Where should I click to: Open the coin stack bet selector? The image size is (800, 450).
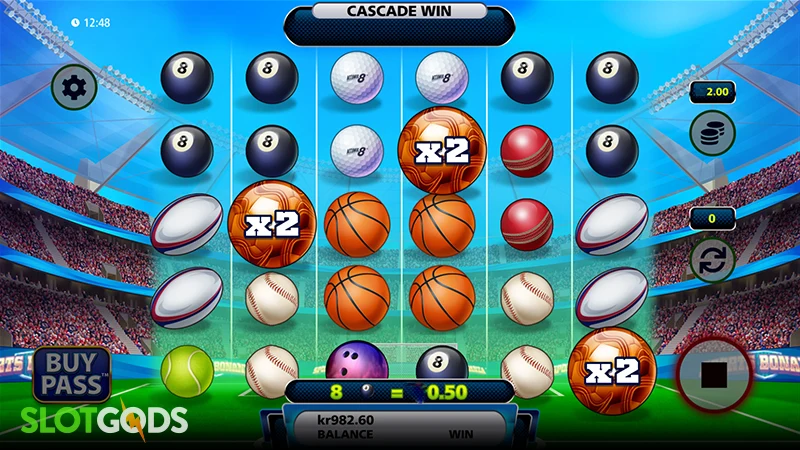point(712,132)
